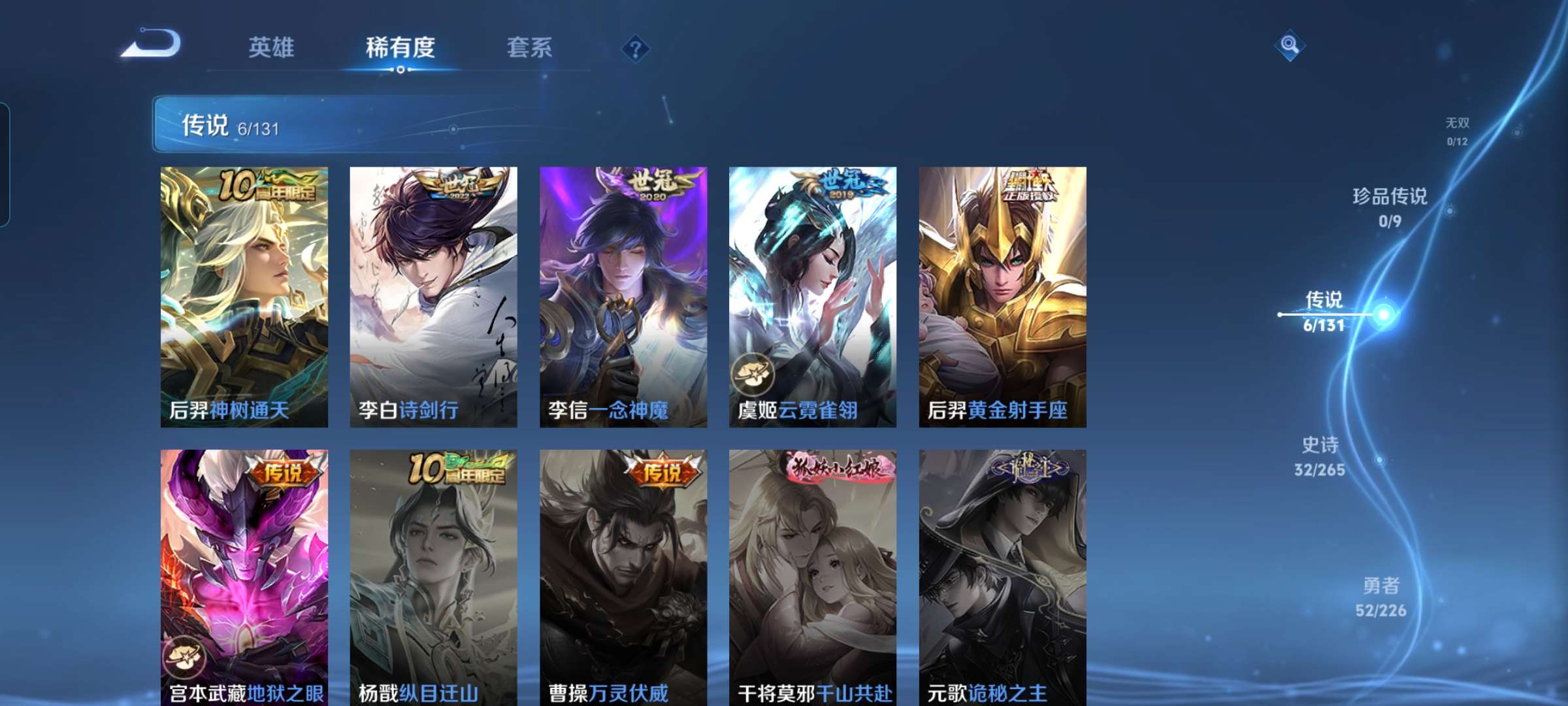Switch to the 英雄 tab
The image size is (1568, 706).
coord(272,47)
